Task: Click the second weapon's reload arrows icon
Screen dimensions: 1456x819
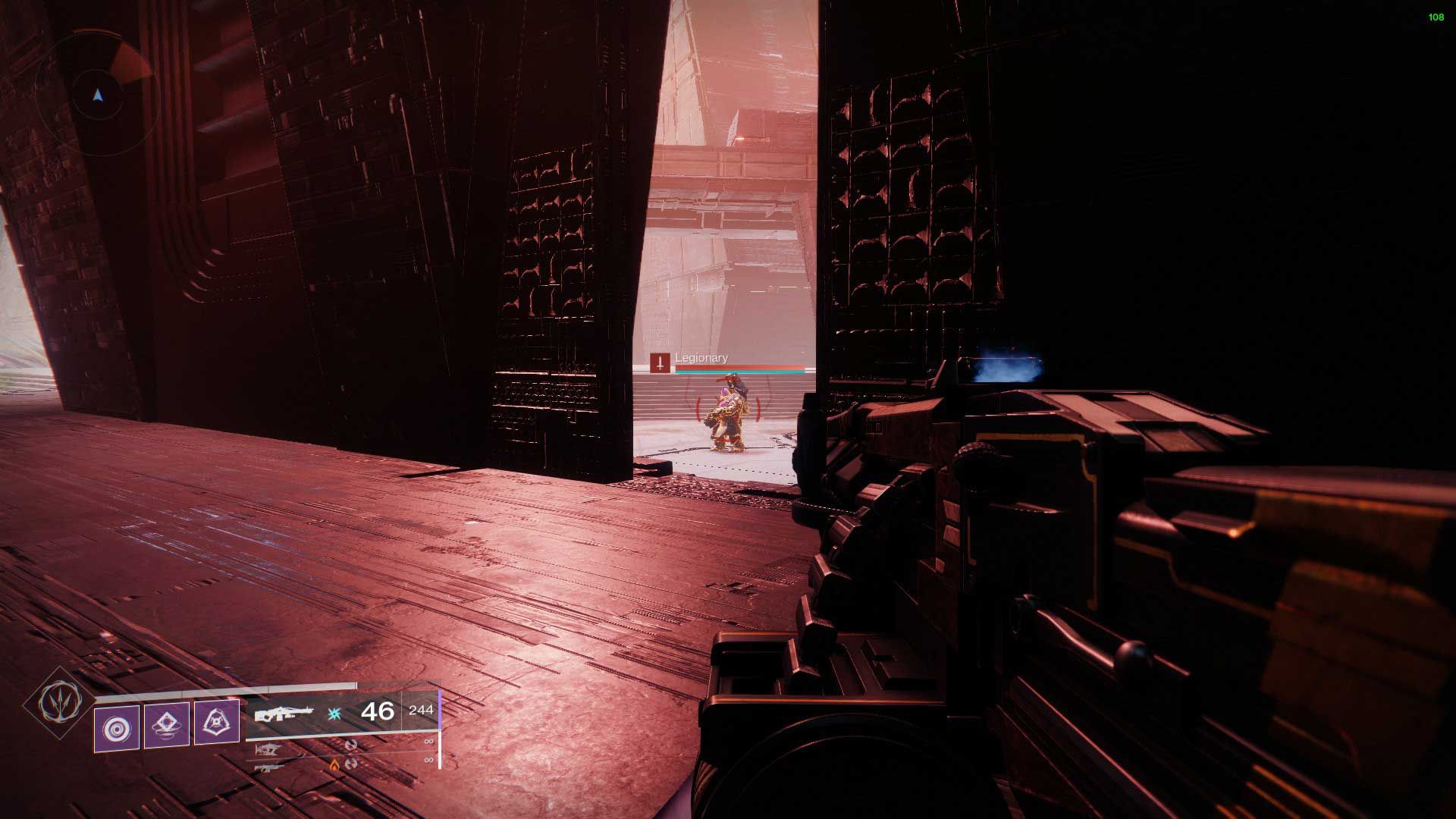Action: point(351,745)
